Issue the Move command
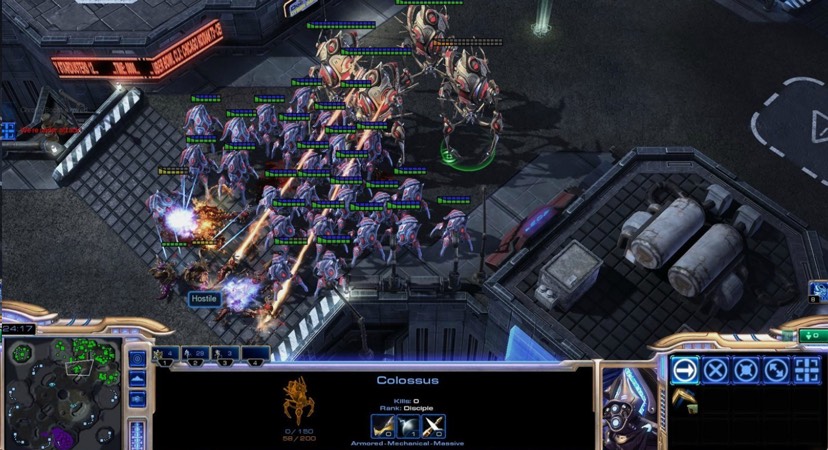 (685, 370)
